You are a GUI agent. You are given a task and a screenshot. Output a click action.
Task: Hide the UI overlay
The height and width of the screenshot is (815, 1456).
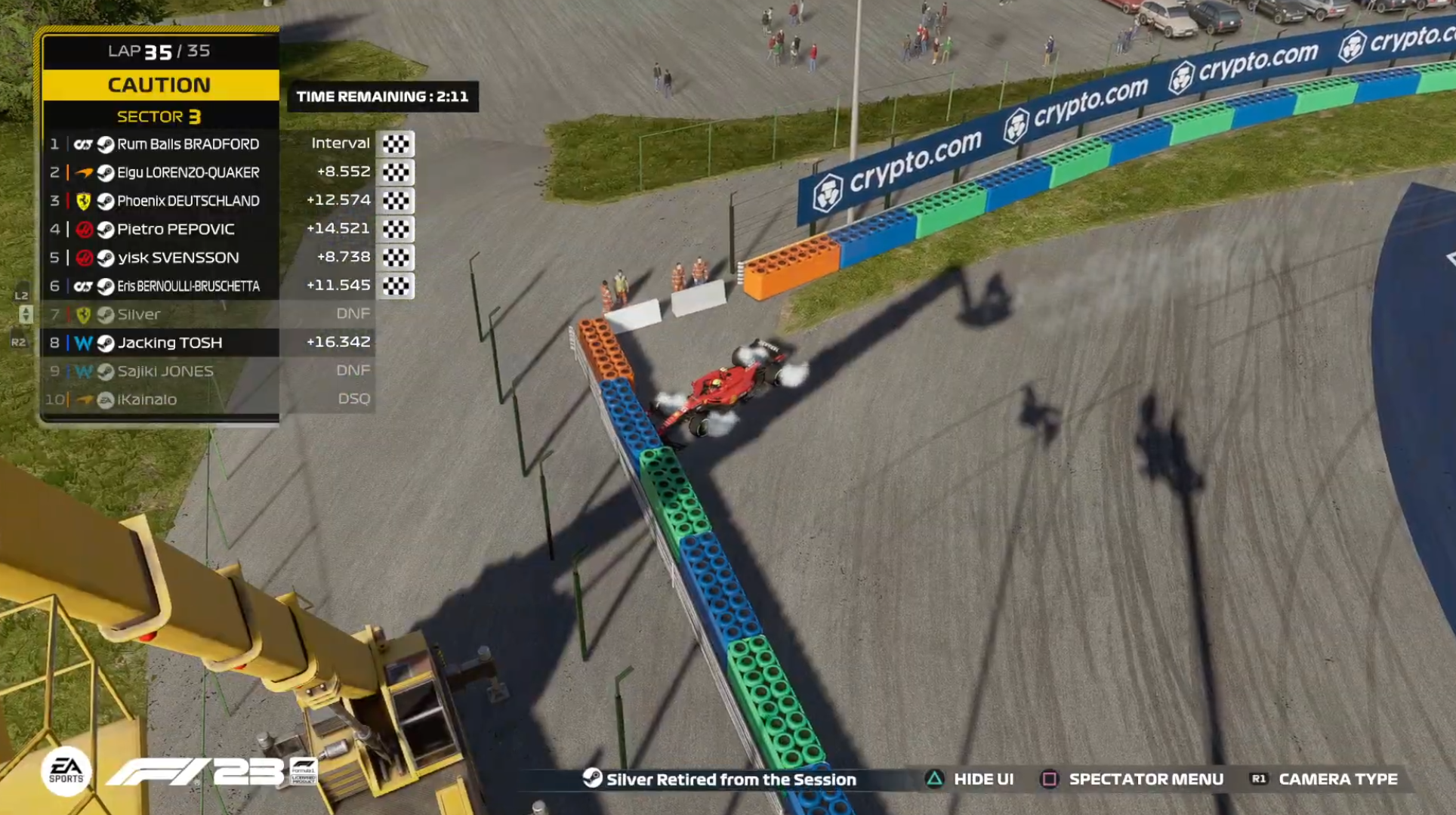coord(970,779)
